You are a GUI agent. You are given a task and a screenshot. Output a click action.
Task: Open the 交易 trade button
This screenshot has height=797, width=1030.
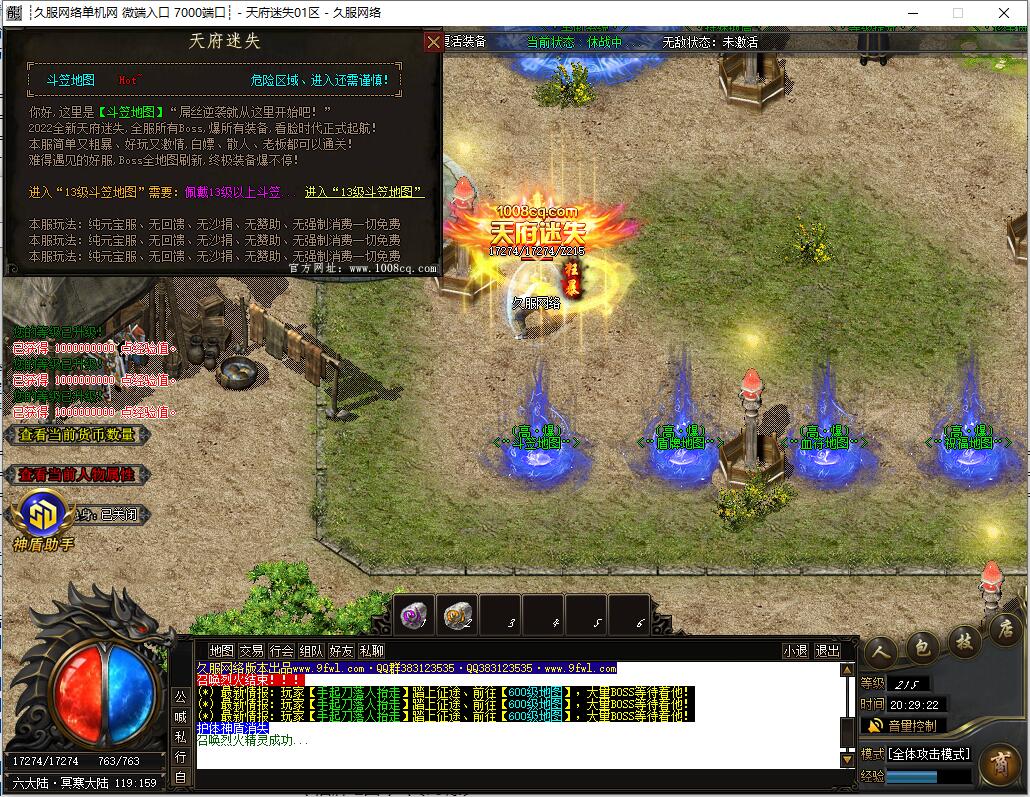[252, 651]
